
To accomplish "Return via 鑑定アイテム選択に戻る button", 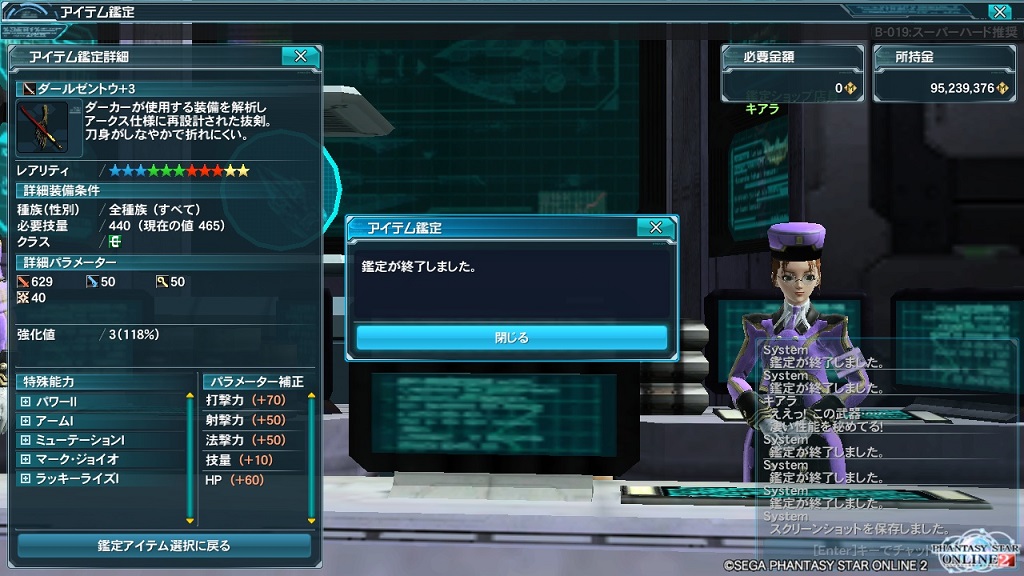I will tap(164, 545).
